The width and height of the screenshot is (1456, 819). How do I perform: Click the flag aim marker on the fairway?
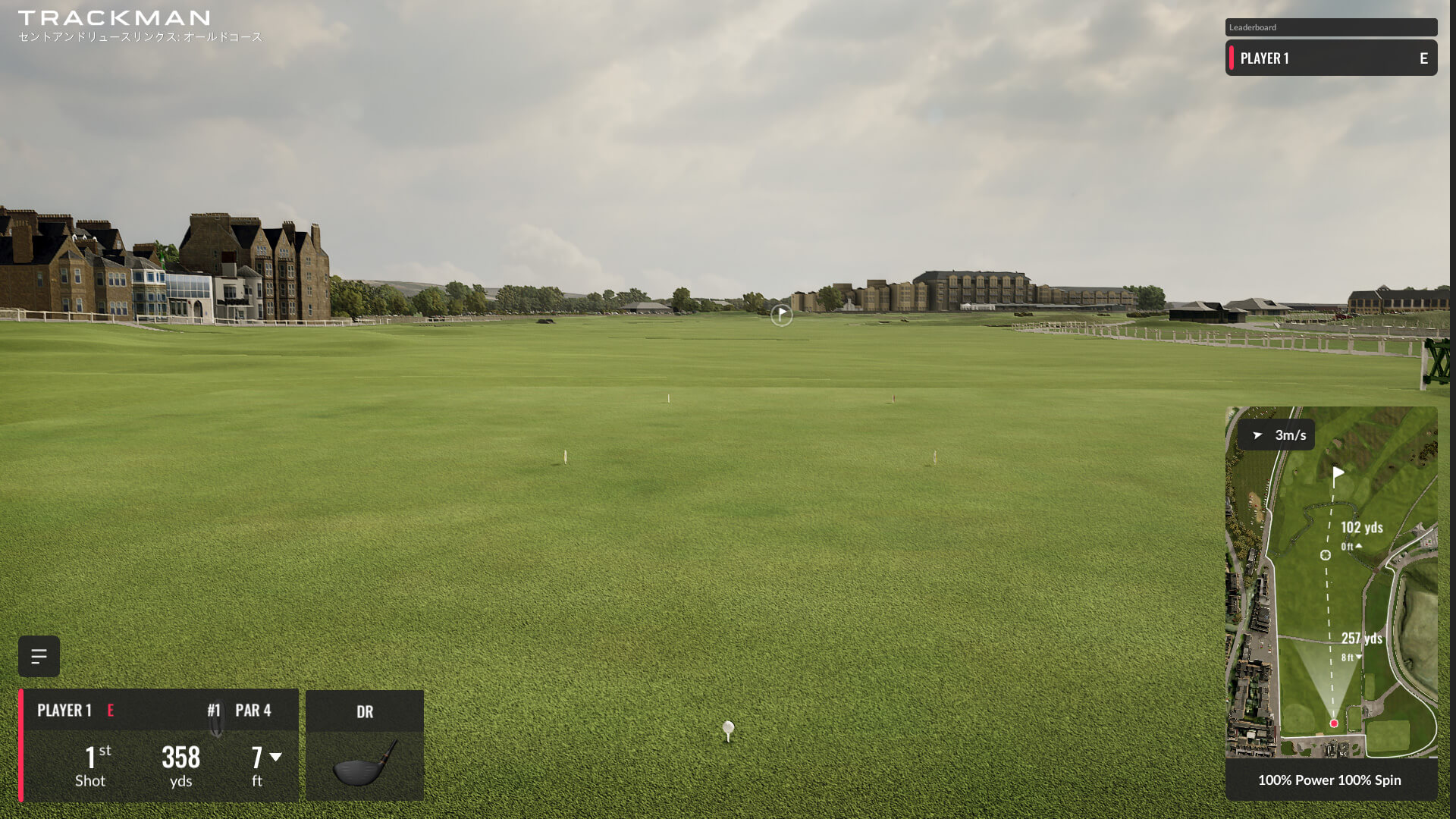click(781, 315)
